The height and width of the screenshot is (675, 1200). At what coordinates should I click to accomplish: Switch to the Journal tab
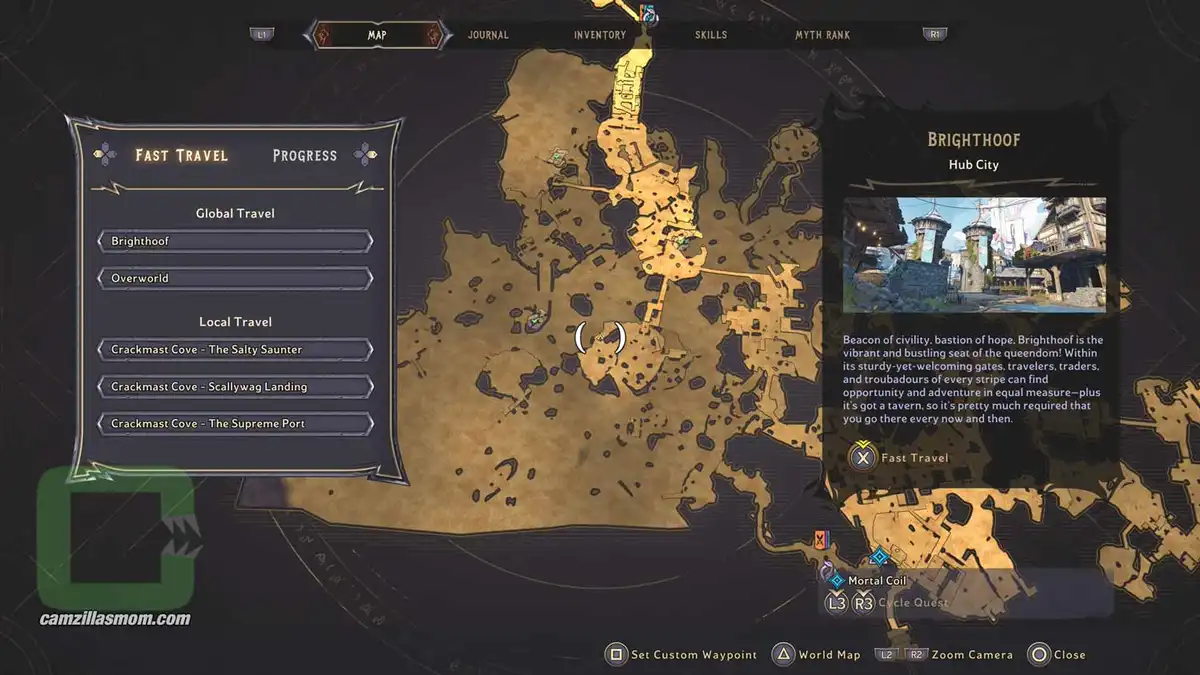tap(488, 35)
